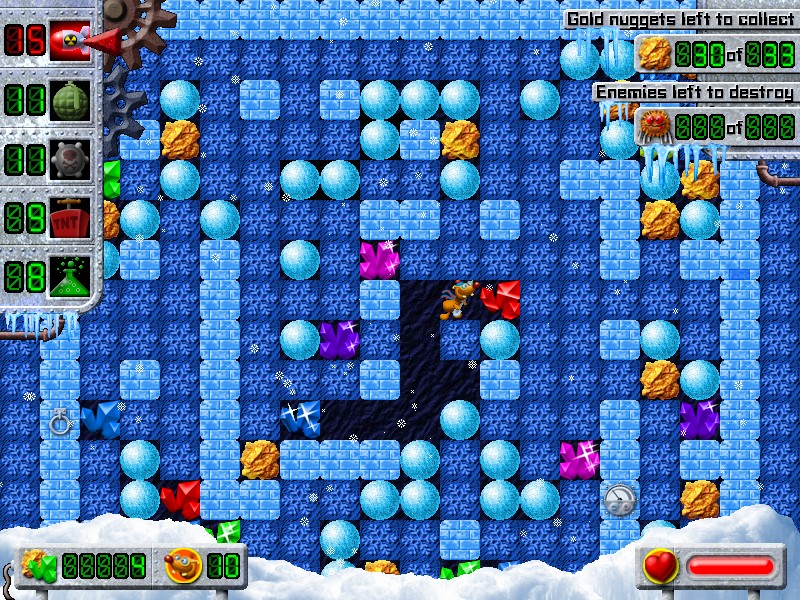The width and height of the screenshot is (800, 600).
Task: Select the red nuclear rocket weapon
Action: coord(70,39)
